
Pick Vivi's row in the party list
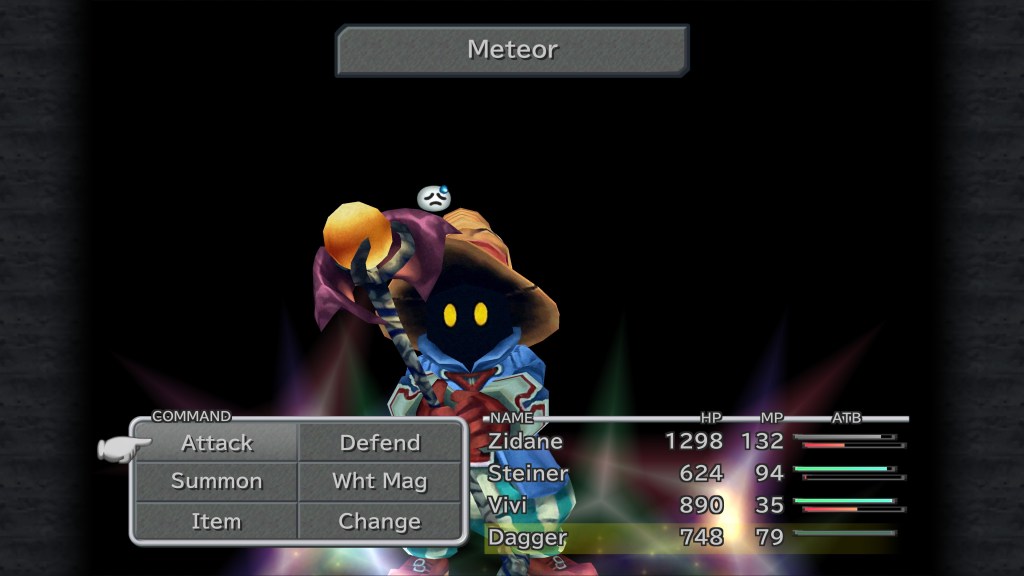pos(508,505)
